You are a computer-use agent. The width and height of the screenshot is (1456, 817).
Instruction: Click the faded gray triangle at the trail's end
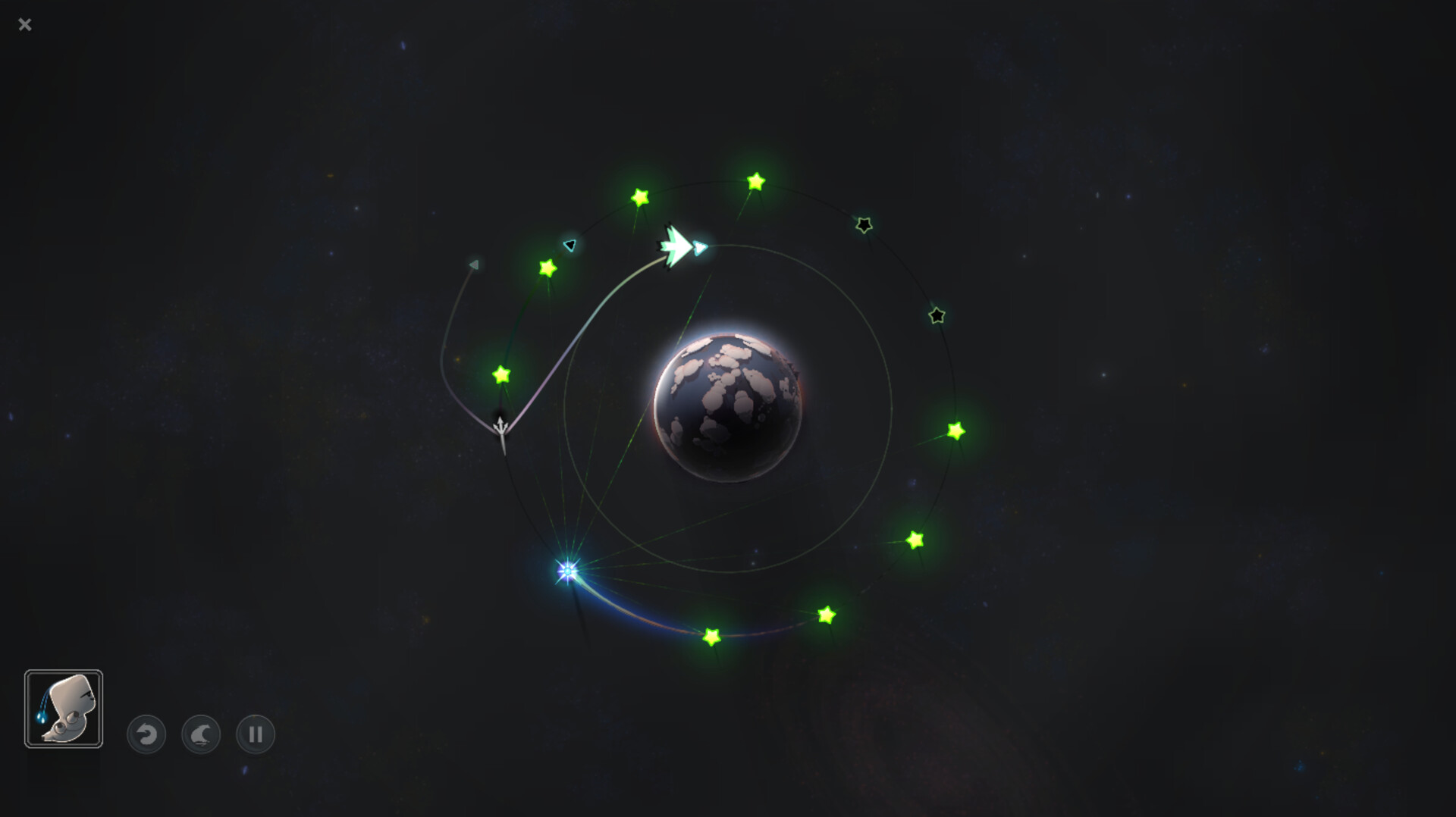tap(474, 263)
